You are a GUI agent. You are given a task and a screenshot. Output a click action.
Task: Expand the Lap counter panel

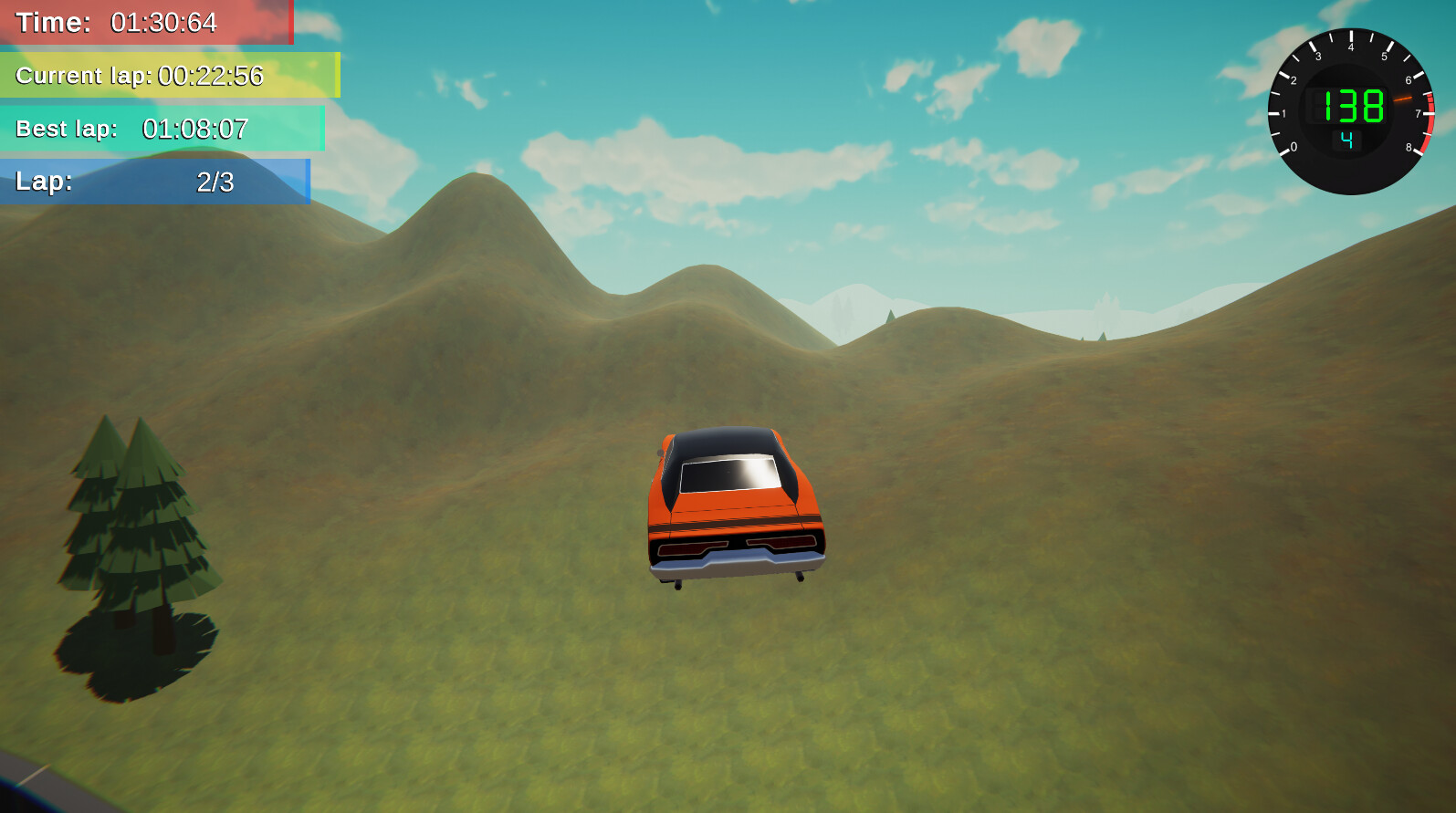click(155, 182)
